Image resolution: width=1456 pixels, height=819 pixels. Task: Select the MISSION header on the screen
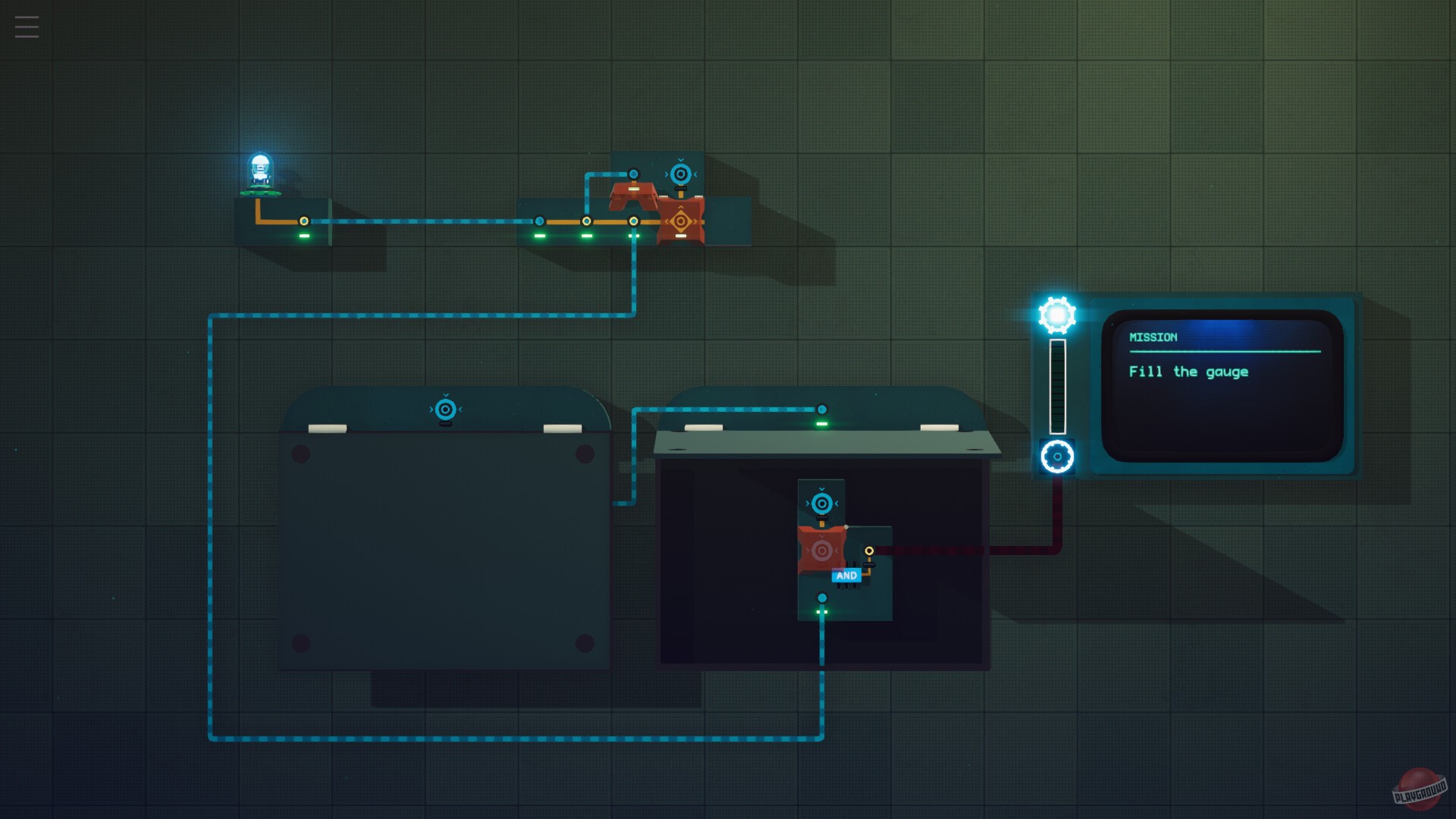(1151, 337)
